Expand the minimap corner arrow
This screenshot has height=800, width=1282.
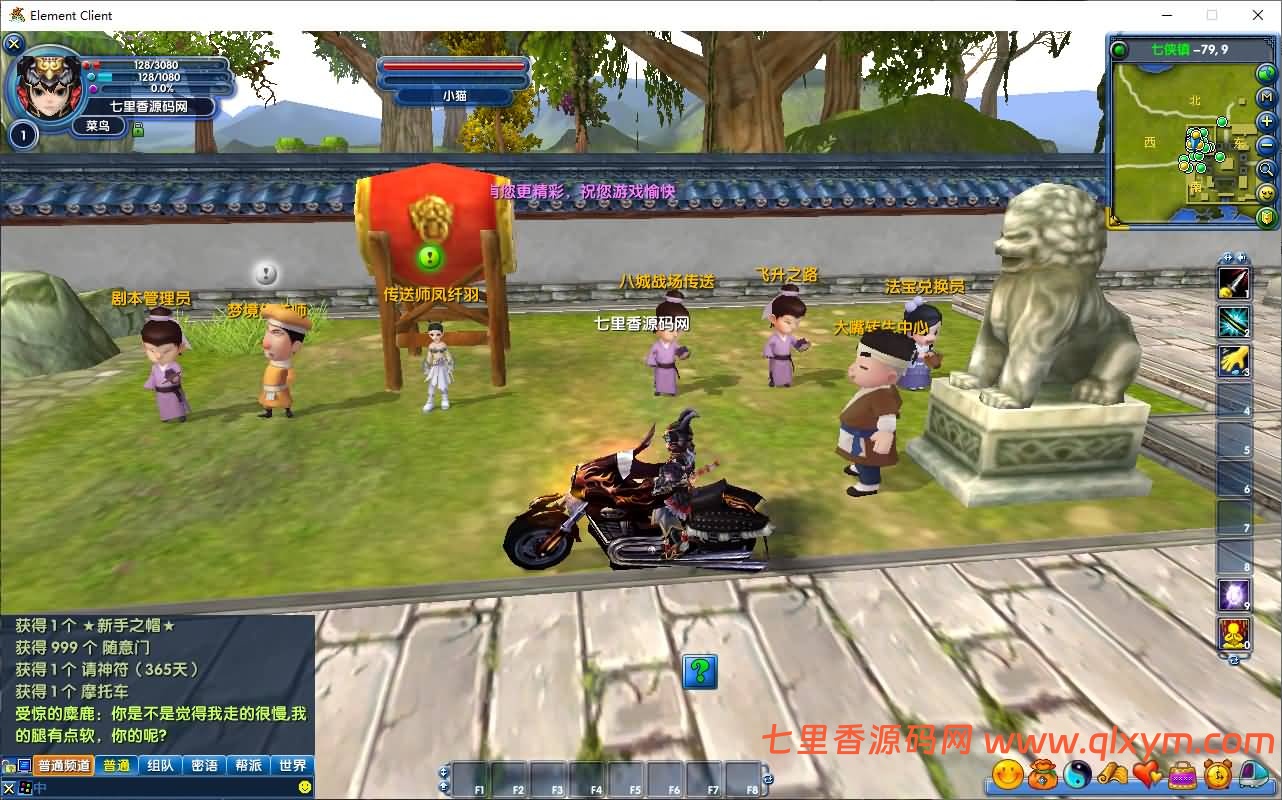[x=1114, y=220]
